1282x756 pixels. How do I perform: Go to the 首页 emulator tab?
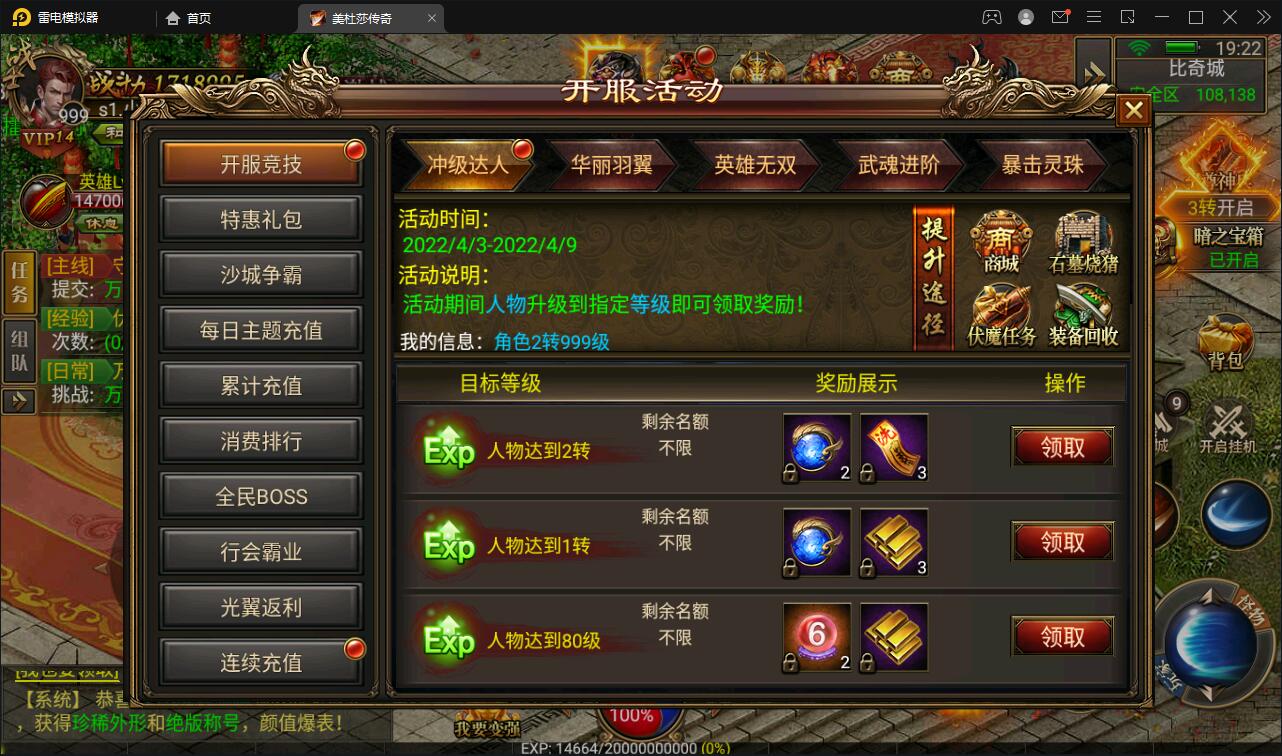(189, 17)
